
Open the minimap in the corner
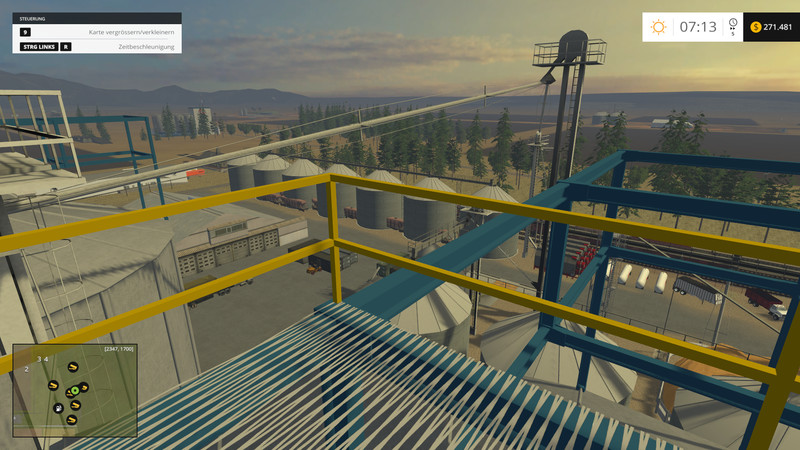(75, 391)
